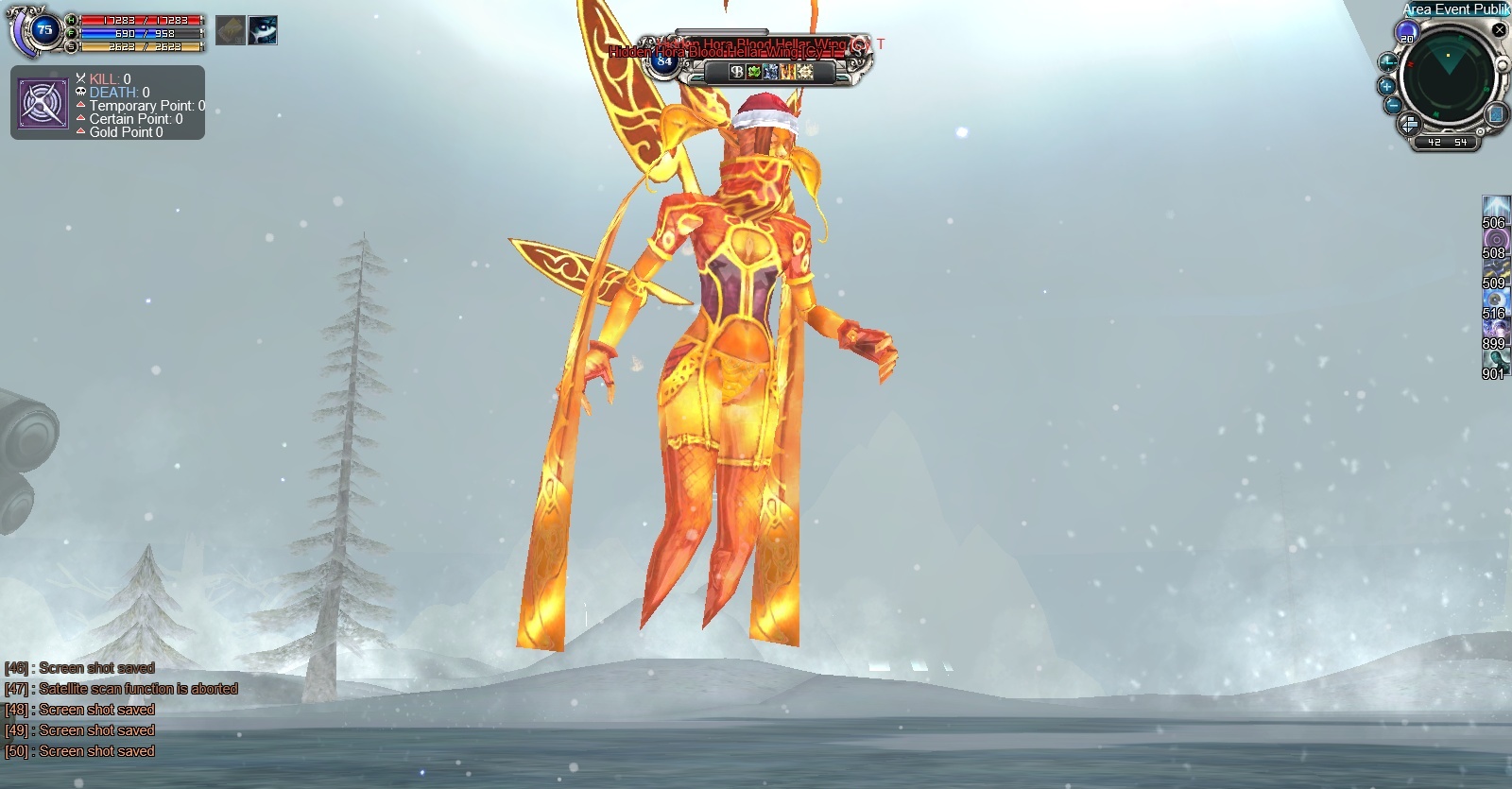Select the glowing eye buff icon
This screenshot has width=1512, height=789.
[263, 30]
